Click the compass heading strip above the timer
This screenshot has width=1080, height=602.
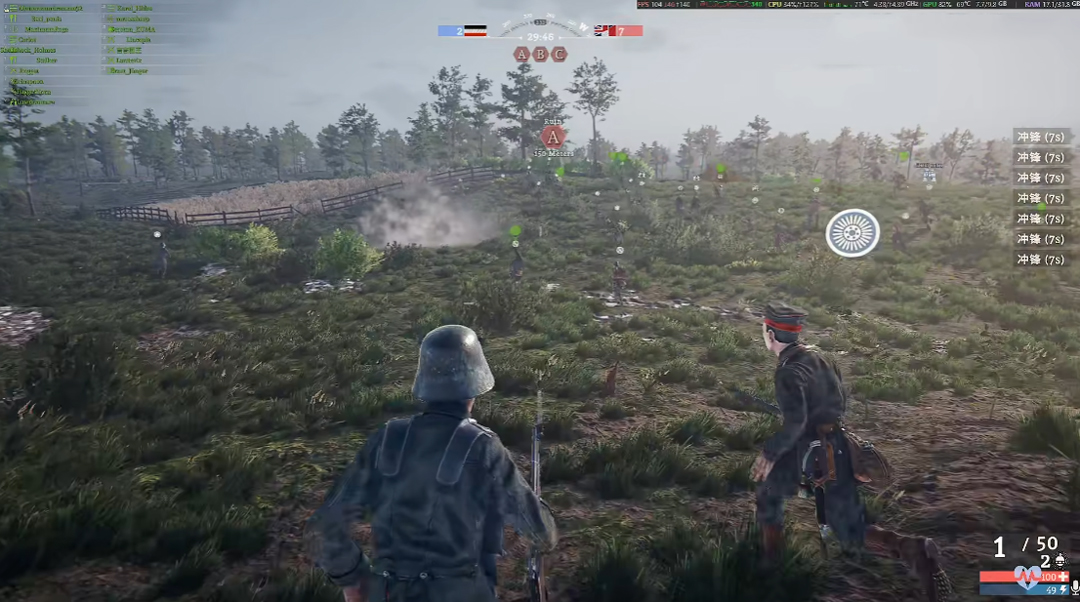[x=540, y=20]
